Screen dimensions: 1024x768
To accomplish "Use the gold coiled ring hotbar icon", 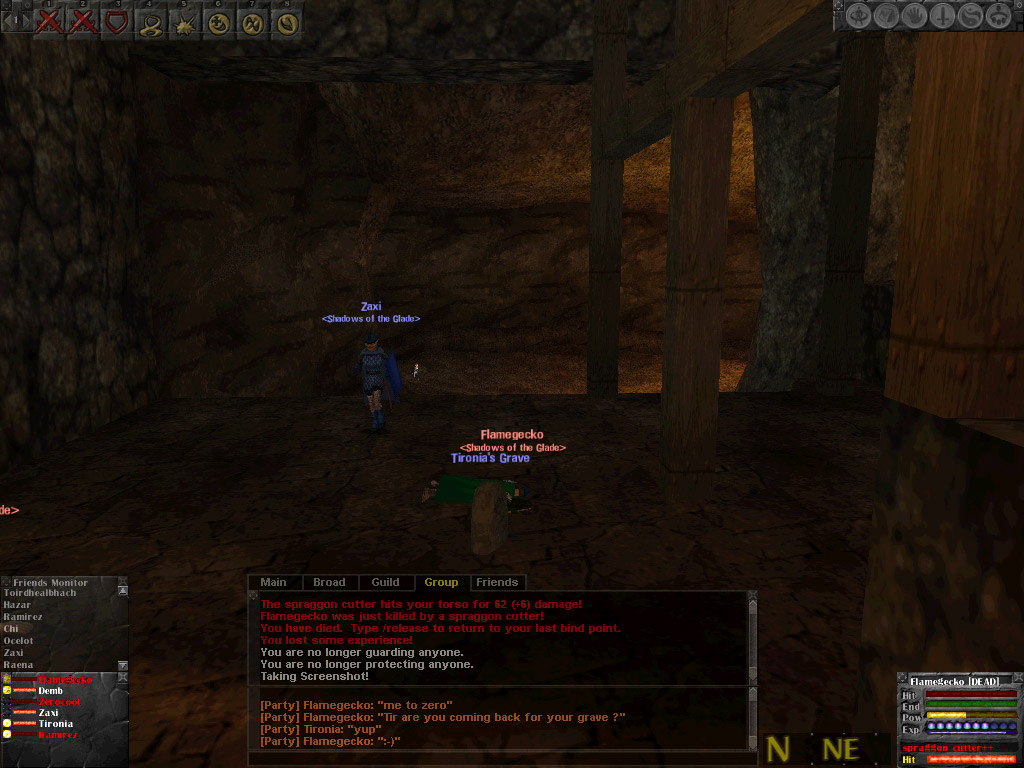I will 150,22.
